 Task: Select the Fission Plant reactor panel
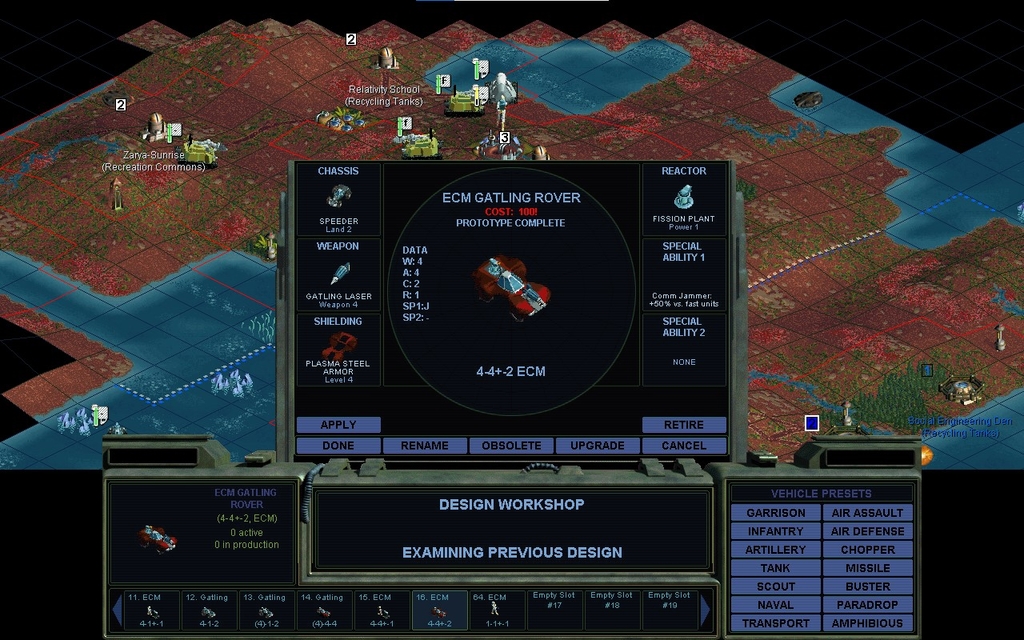(684, 200)
